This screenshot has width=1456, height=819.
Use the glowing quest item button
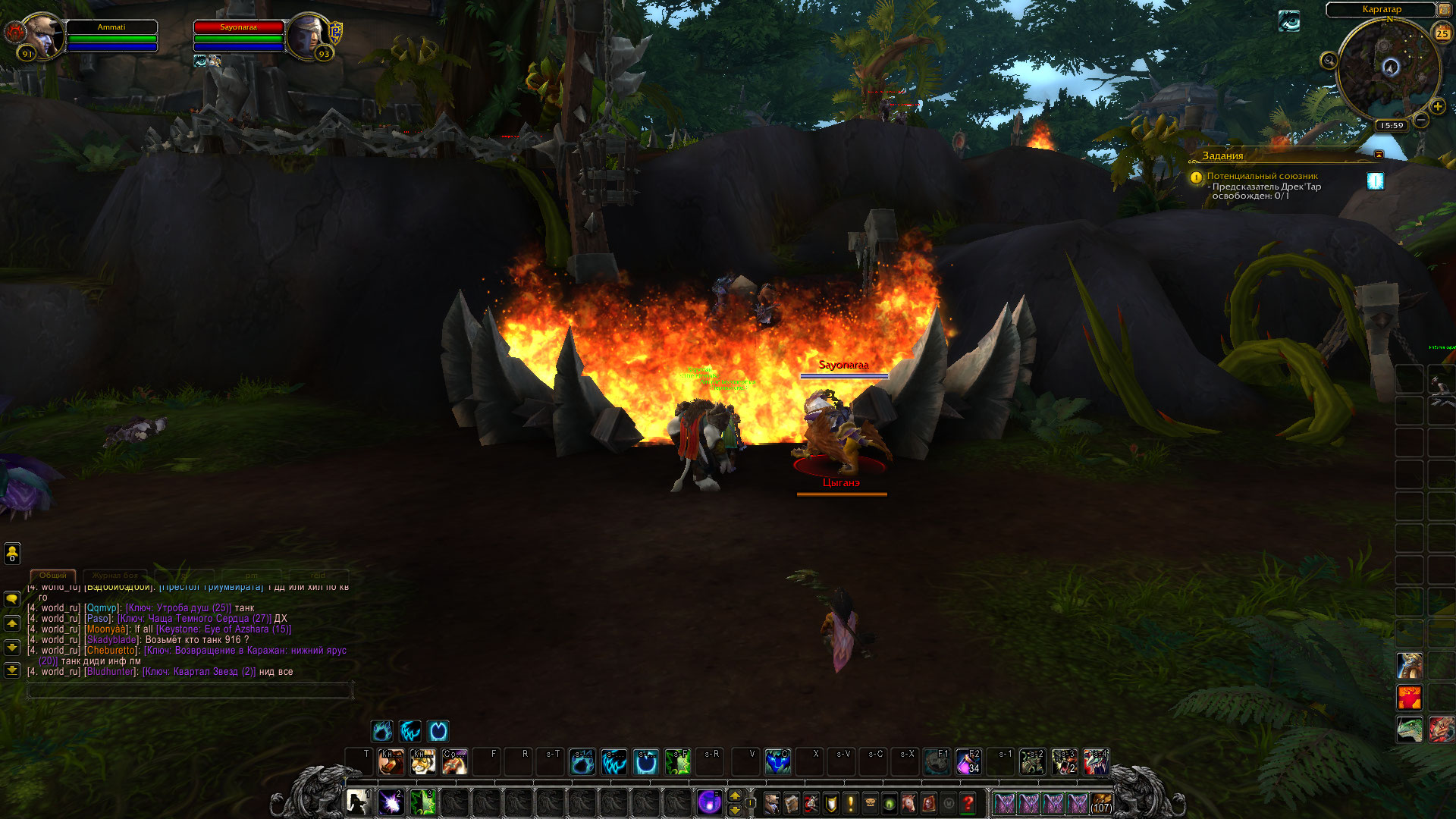pos(1375,180)
